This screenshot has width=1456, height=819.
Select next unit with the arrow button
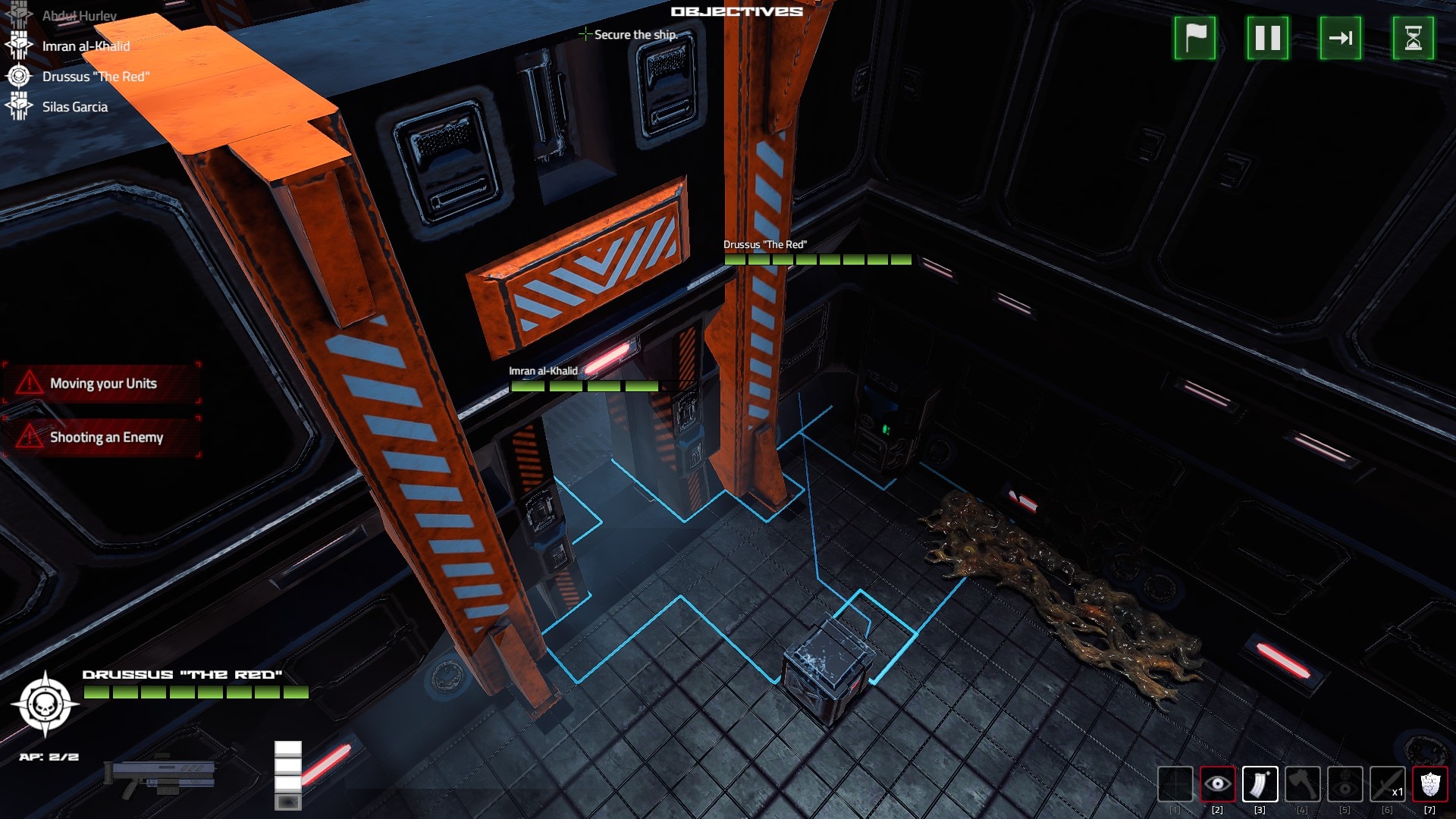pos(1341,38)
